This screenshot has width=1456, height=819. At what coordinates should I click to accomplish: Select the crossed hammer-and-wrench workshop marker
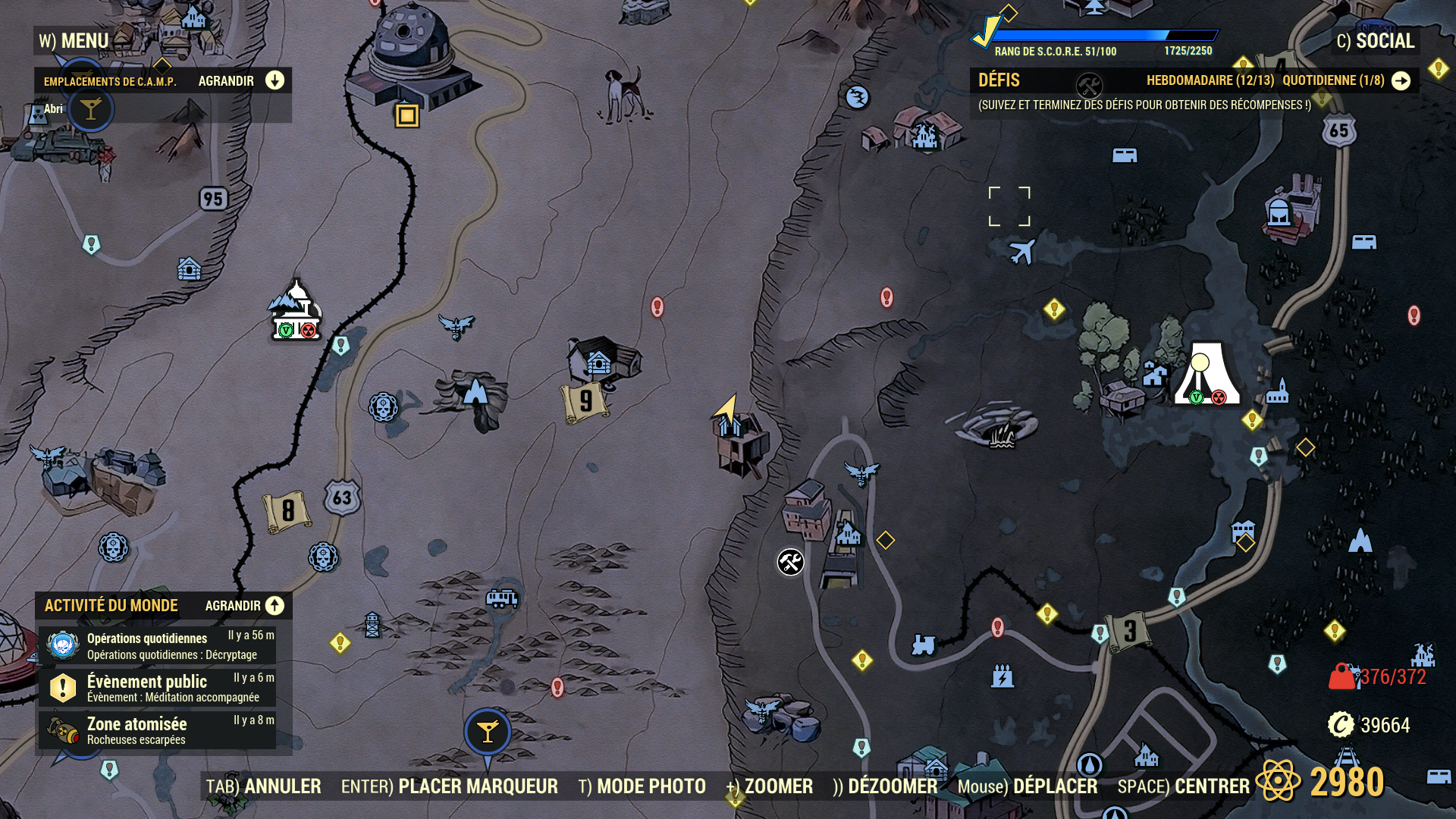(790, 562)
